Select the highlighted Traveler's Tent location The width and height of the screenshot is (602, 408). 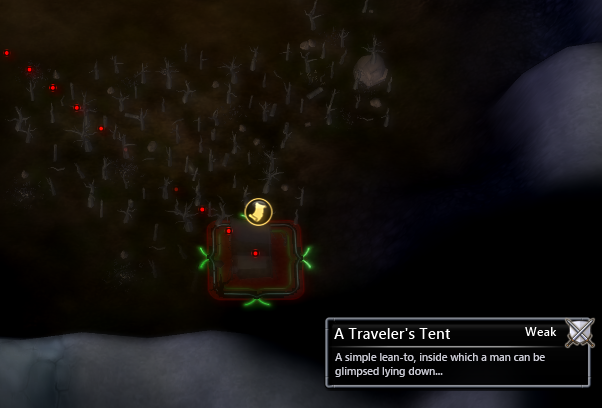(x=255, y=260)
